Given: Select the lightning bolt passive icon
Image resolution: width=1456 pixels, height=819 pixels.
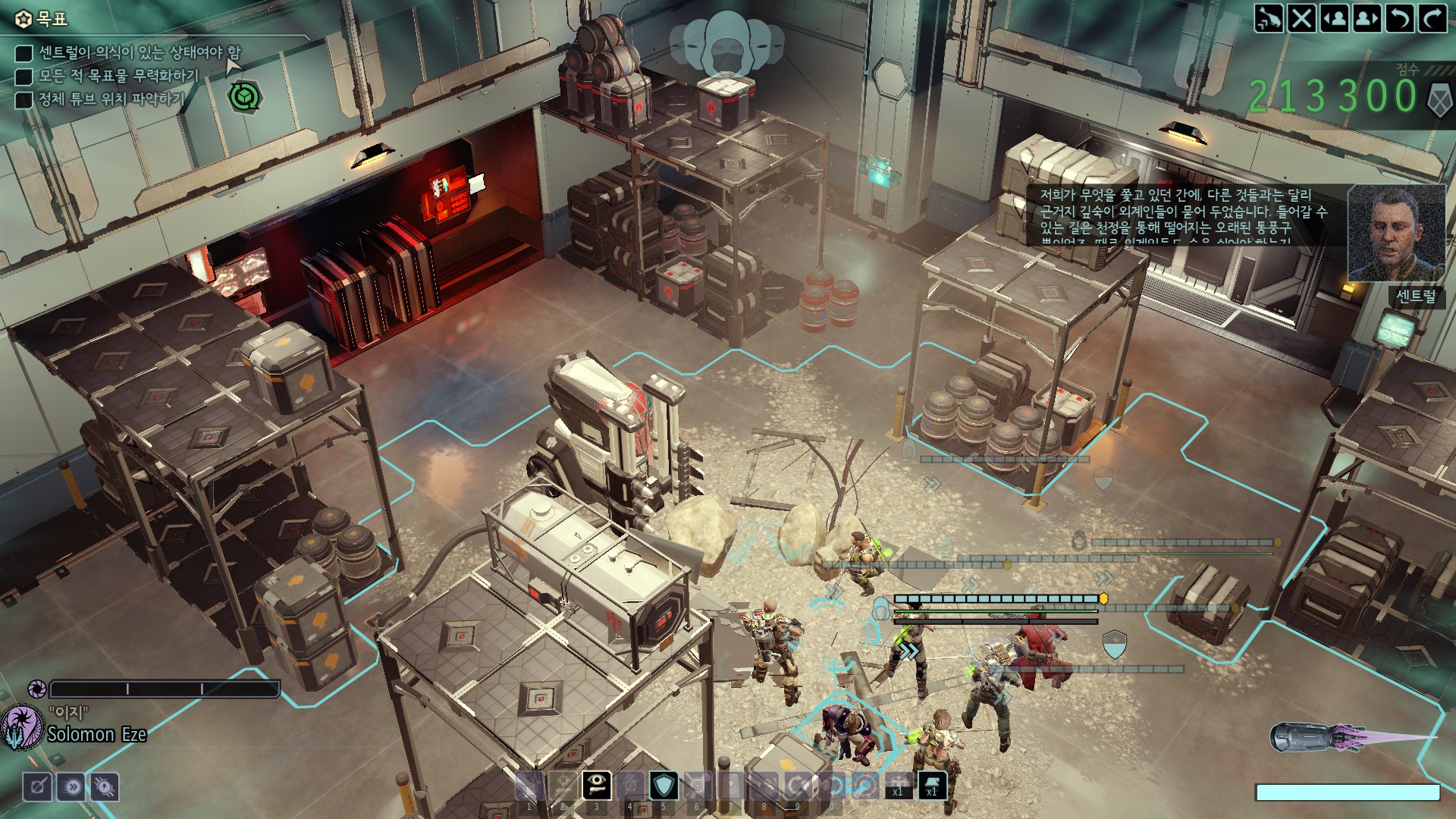Looking at the screenshot, I should (x=105, y=787).
